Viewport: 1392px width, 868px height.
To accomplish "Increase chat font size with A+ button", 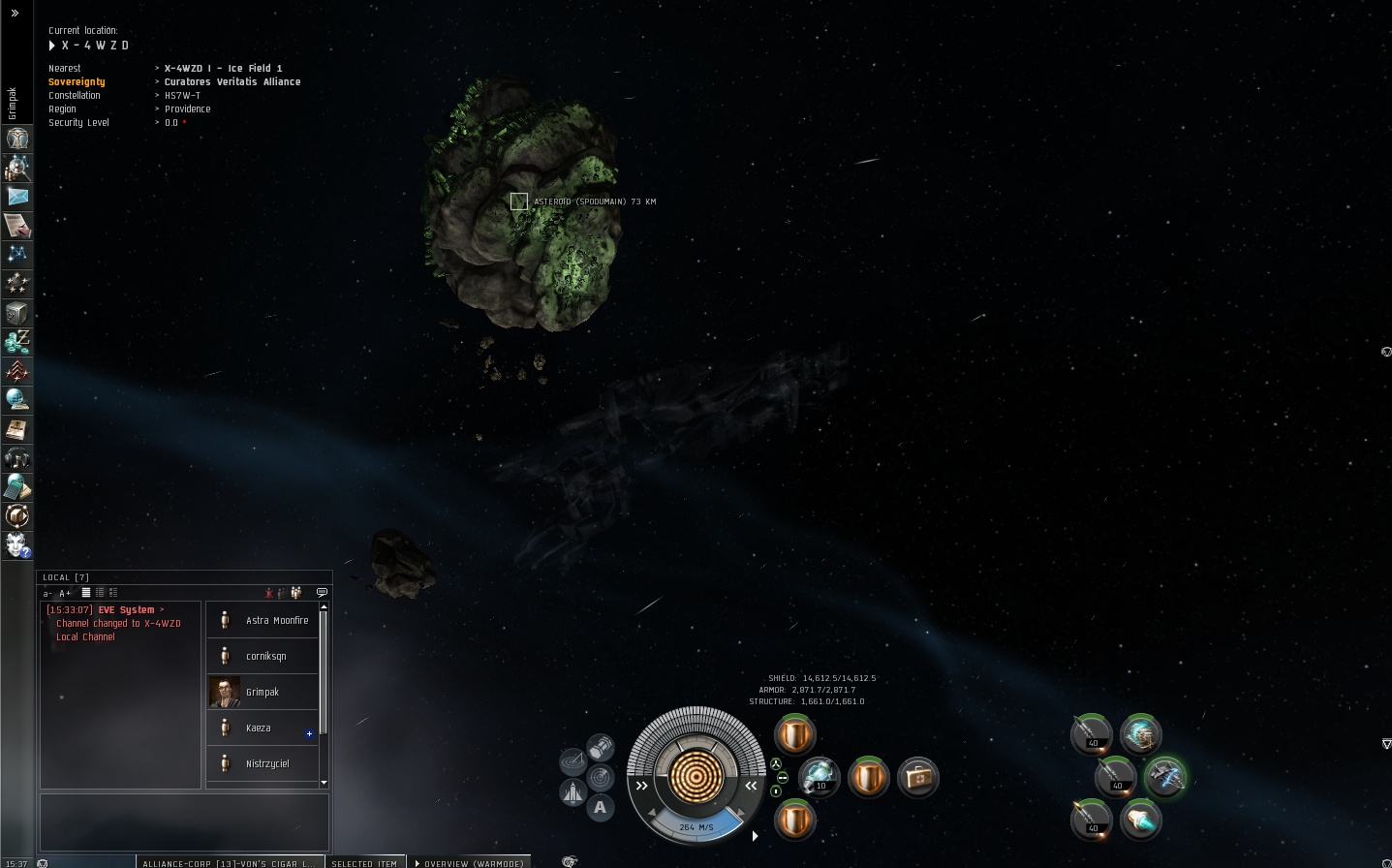I will (65, 593).
